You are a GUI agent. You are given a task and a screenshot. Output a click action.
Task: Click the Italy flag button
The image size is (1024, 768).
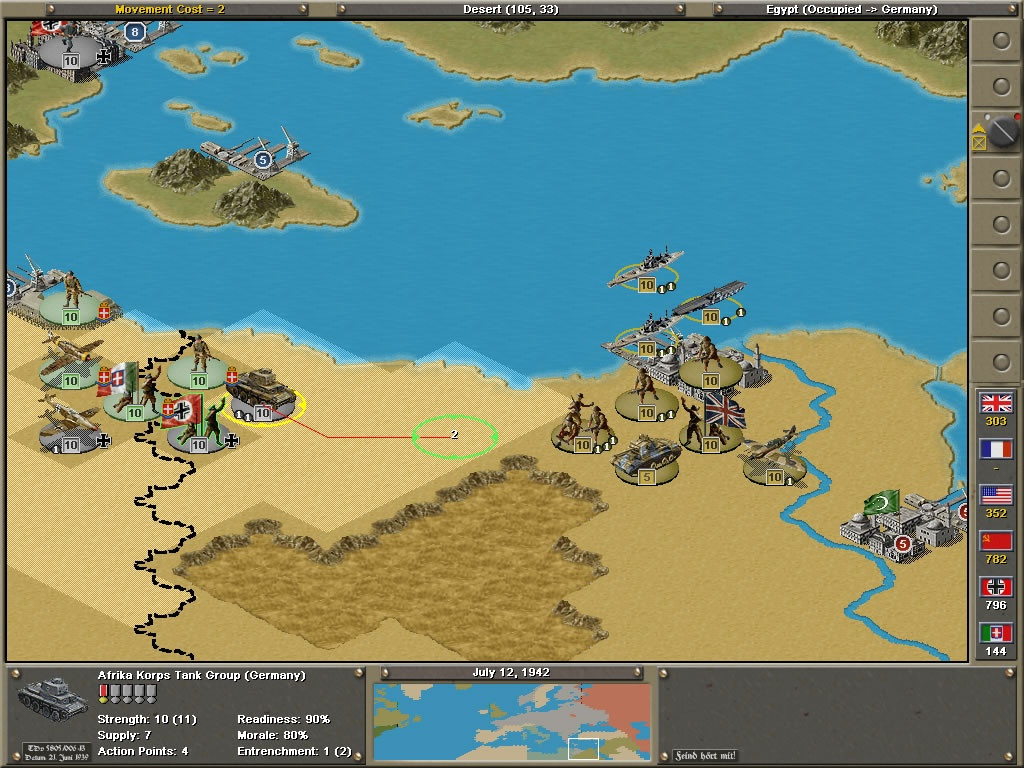click(996, 633)
